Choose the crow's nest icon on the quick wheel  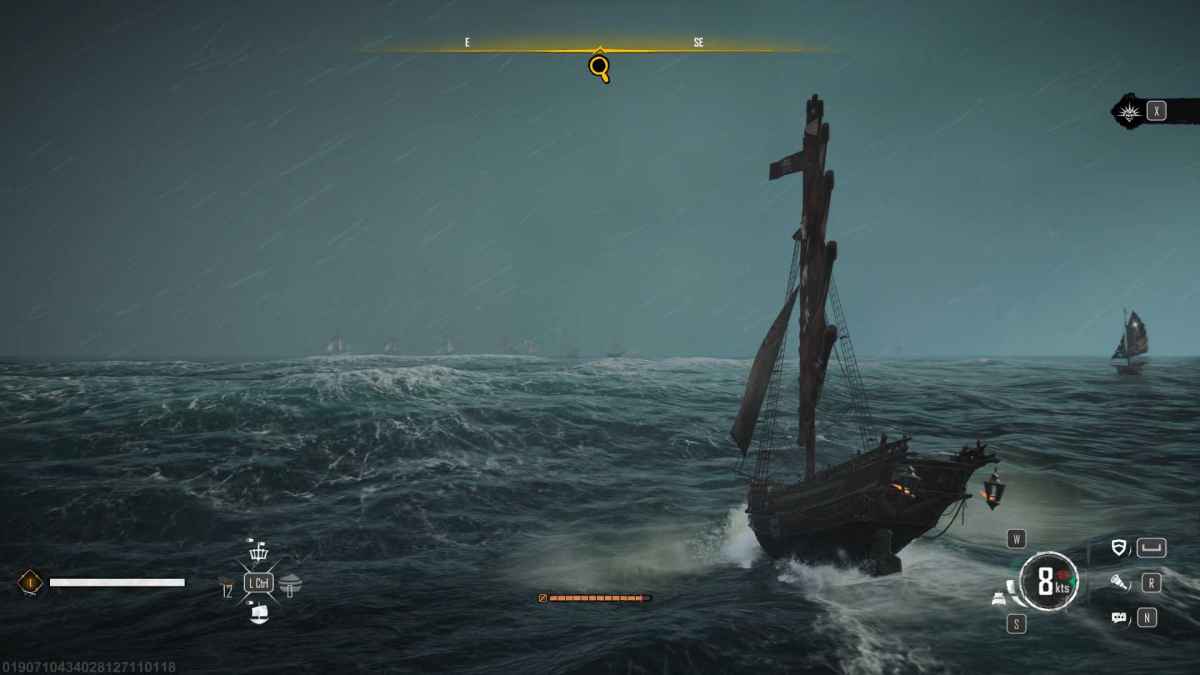pos(258,553)
